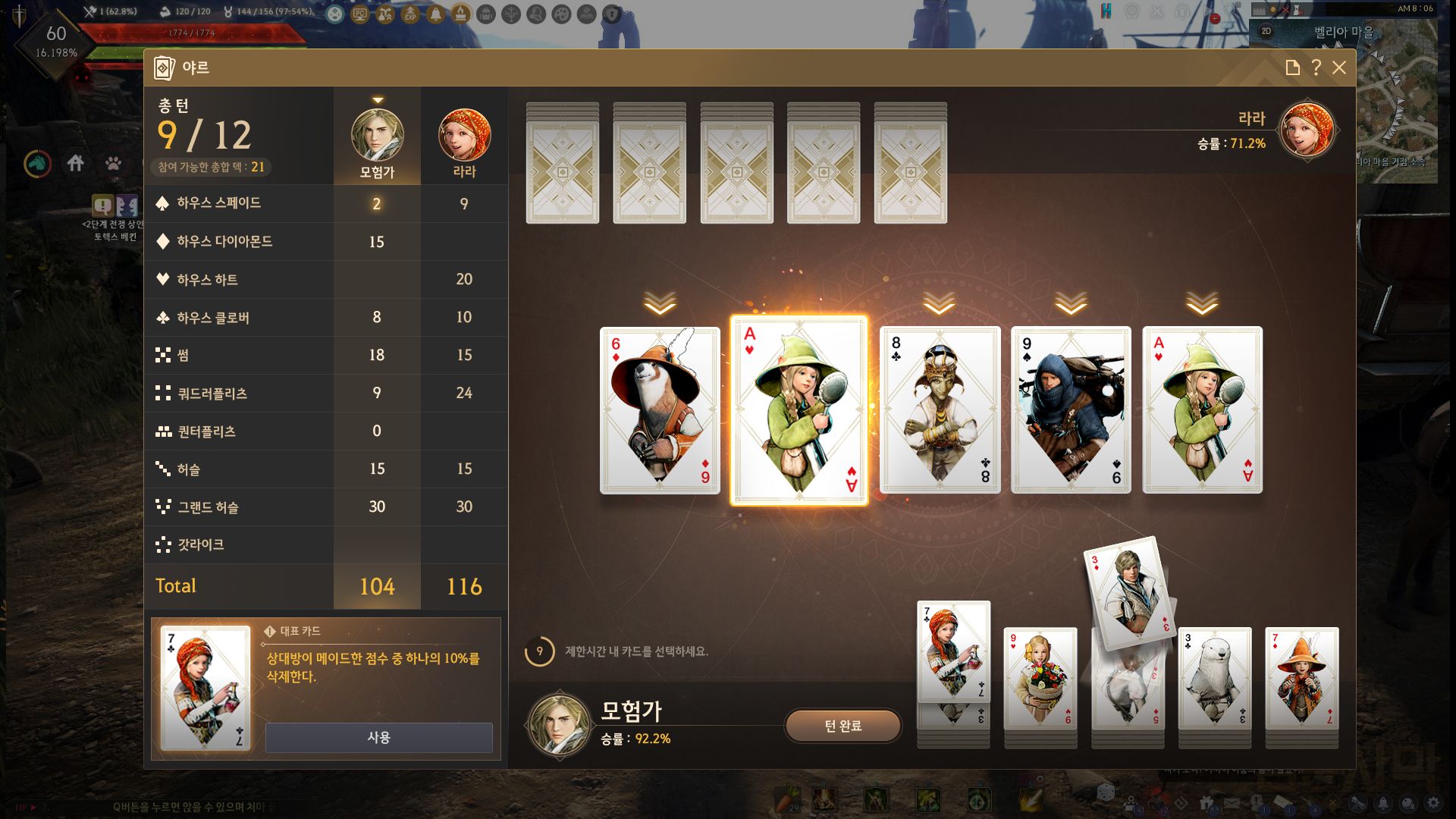Open the question mark help guide

(1316, 67)
